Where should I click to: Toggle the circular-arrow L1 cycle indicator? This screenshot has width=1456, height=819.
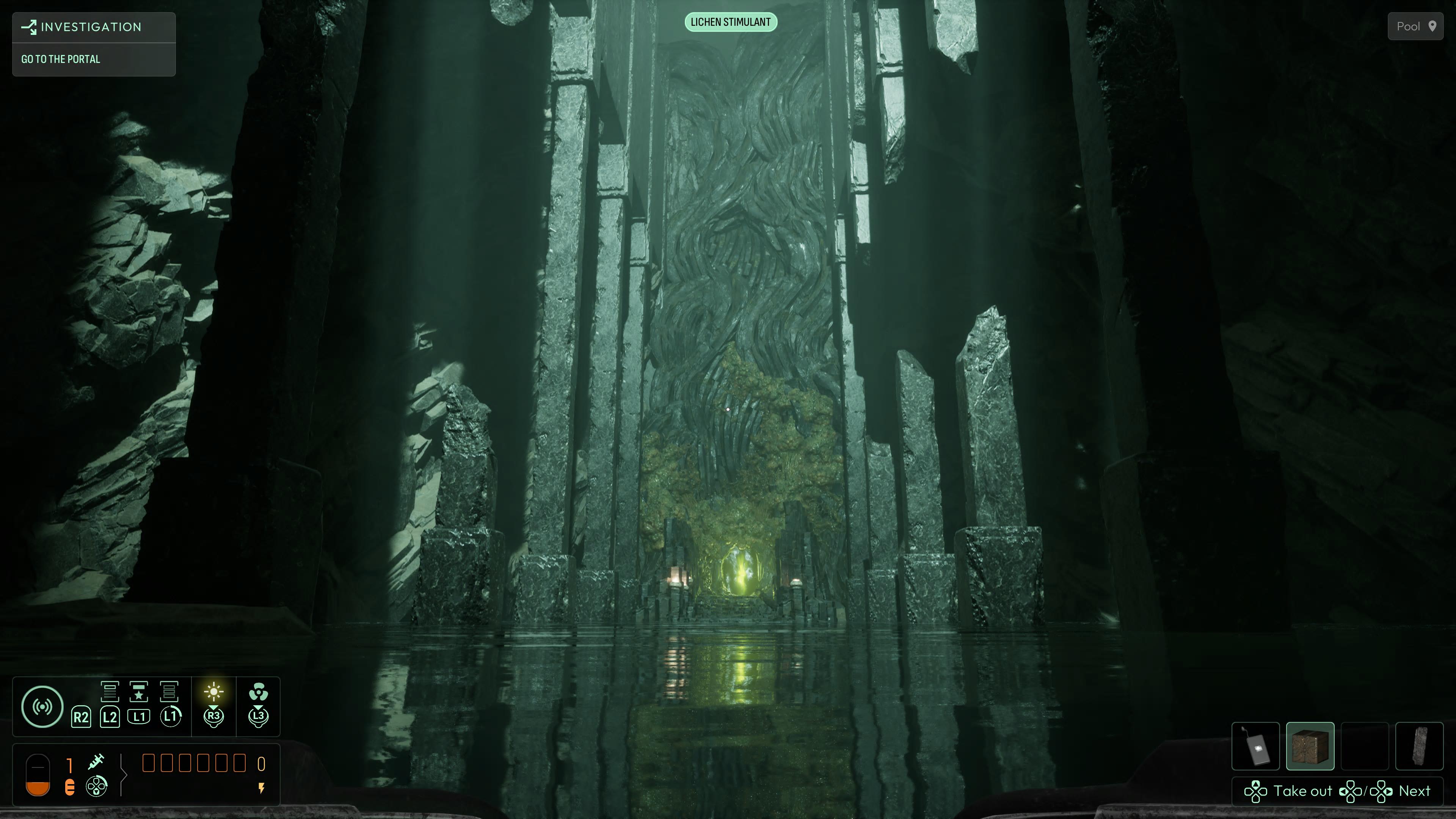[x=171, y=717]
